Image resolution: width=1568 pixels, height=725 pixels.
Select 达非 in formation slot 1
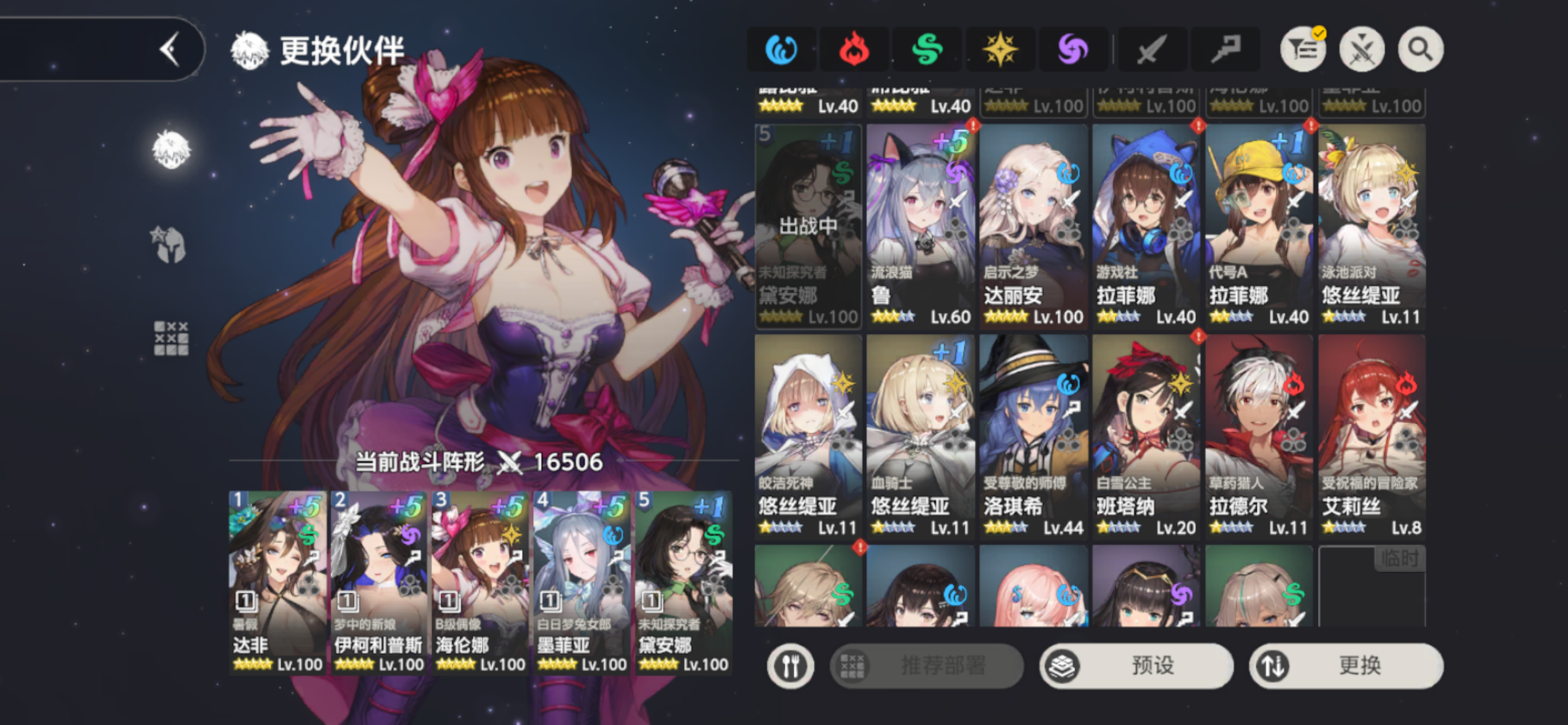[278, 582]
